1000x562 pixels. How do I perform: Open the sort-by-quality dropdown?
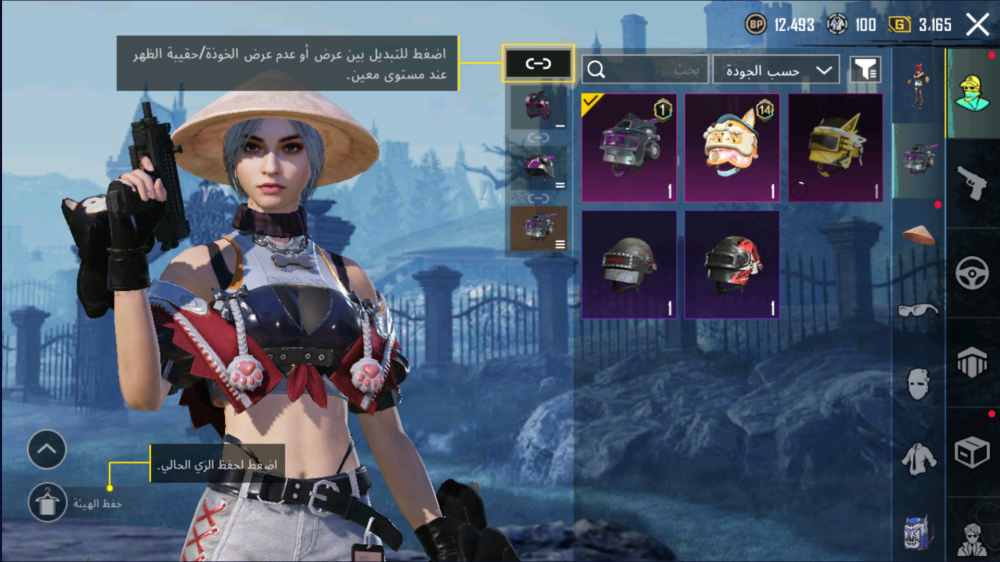pos(776,70)
